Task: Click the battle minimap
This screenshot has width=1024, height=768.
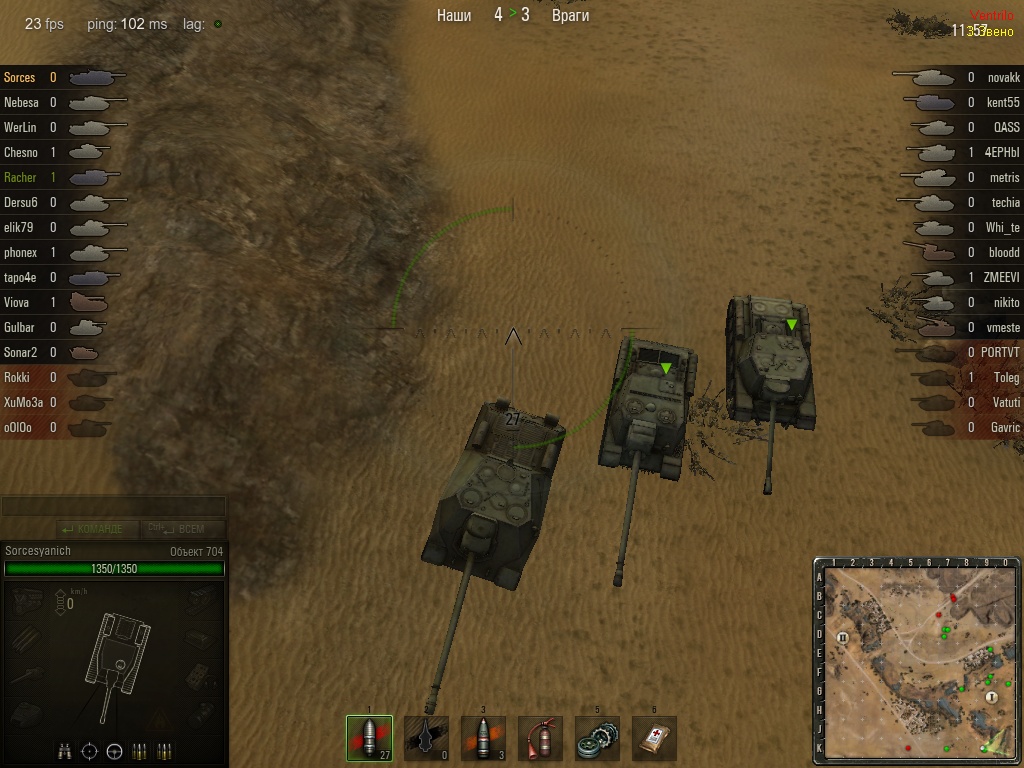Action: click(918, 658)
